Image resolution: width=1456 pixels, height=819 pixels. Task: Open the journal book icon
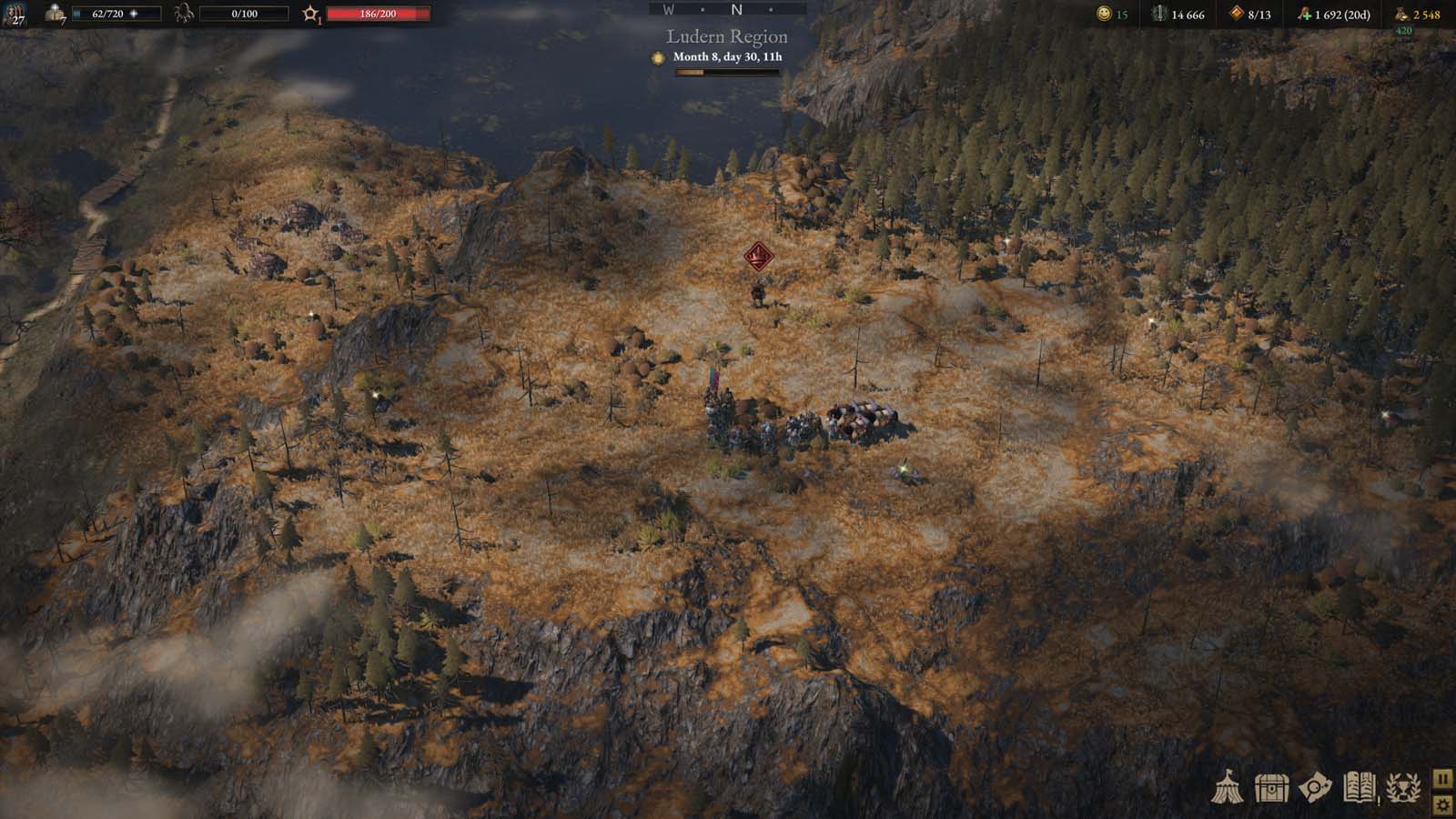pos(1359,787)
